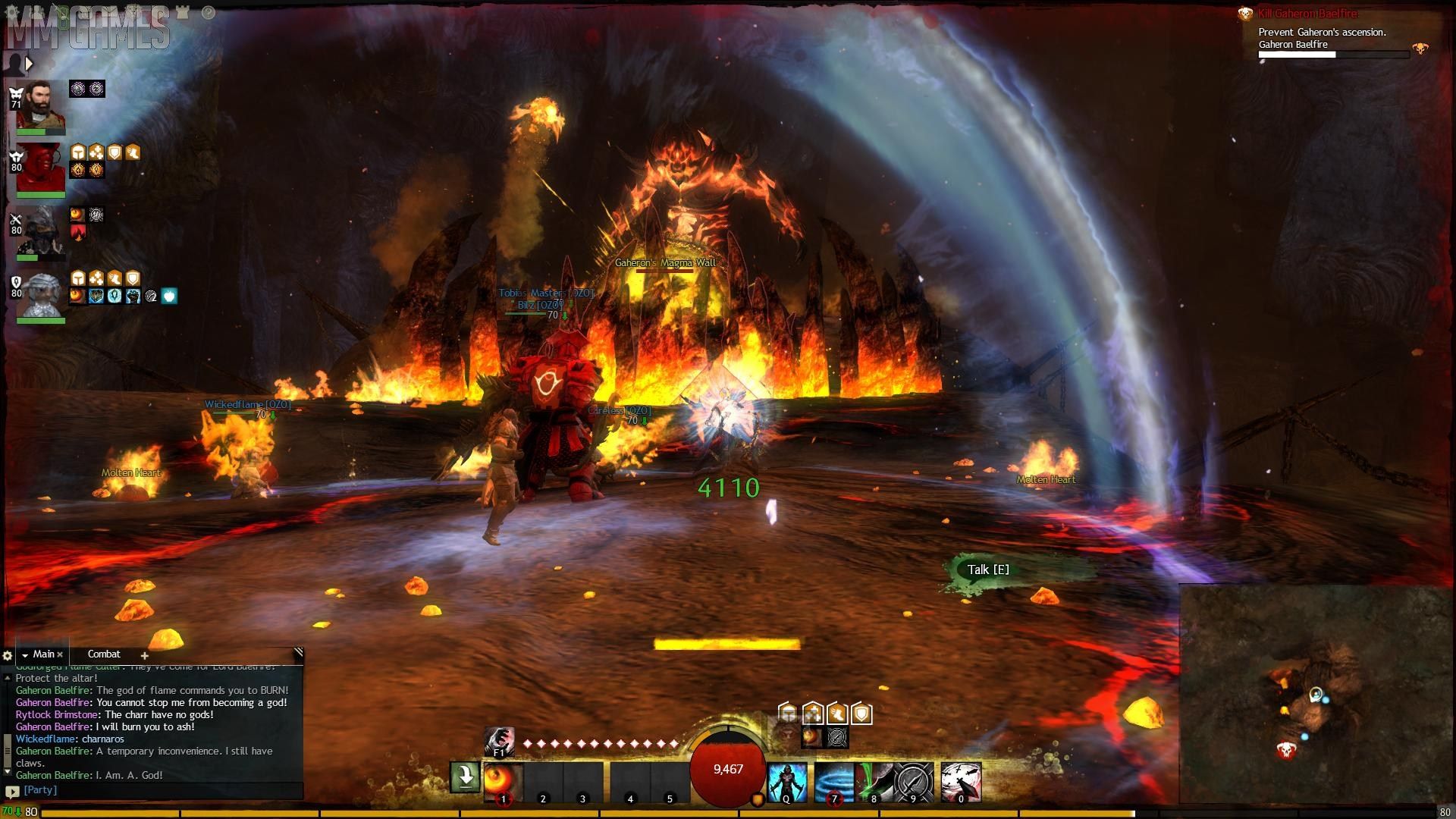
Task: Expand the party panel arrow
Action: coord(29,64)
